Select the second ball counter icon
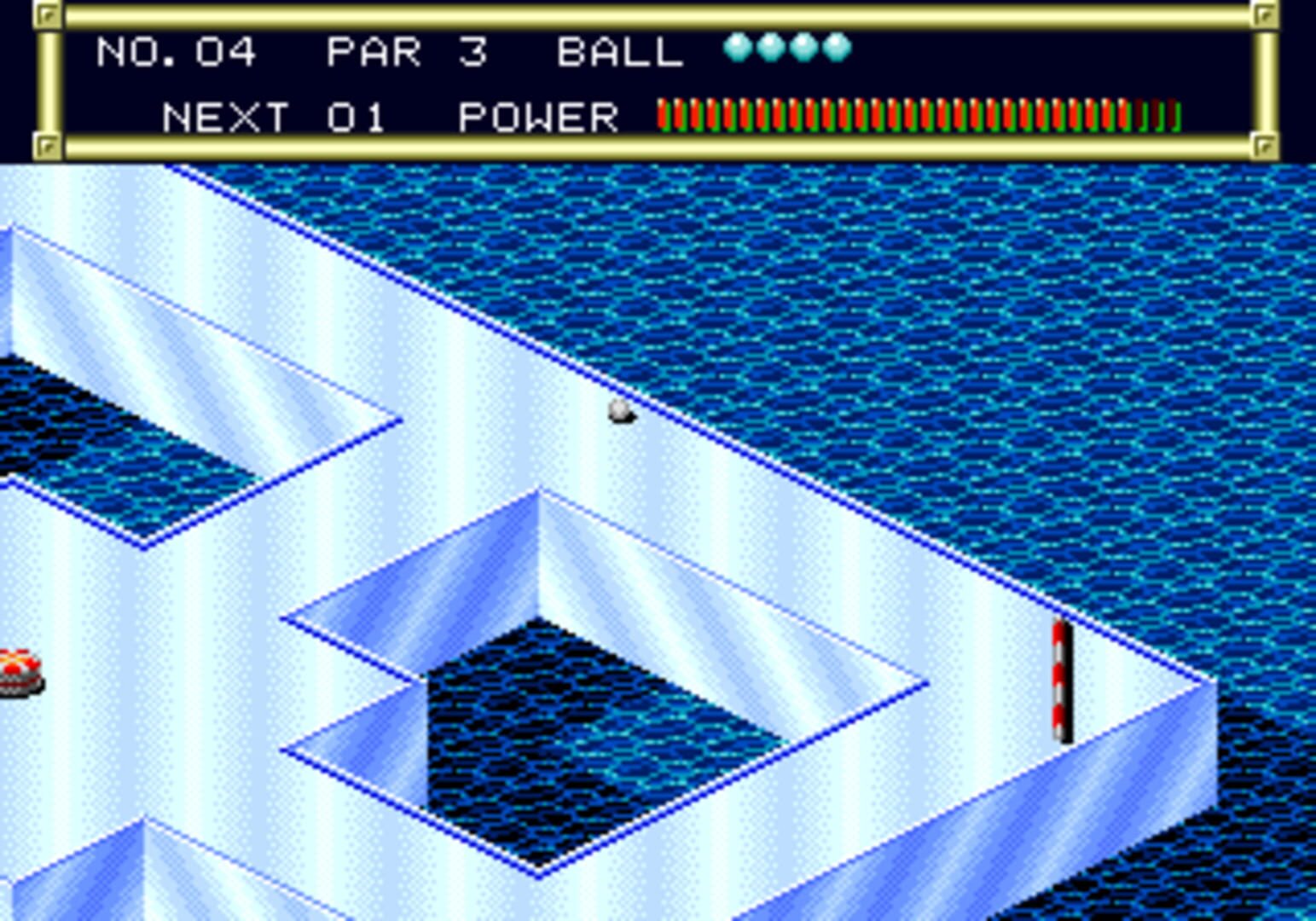This screenshot has width=1316, height=921. coord(772,49)
